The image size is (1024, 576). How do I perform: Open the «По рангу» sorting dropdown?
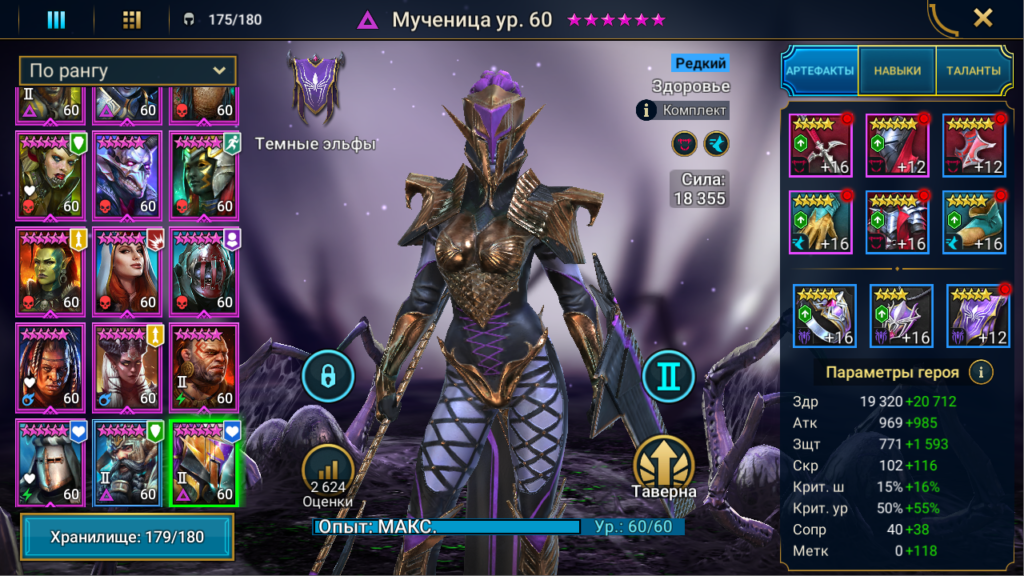pyautogui.click(x=128, y=71)
